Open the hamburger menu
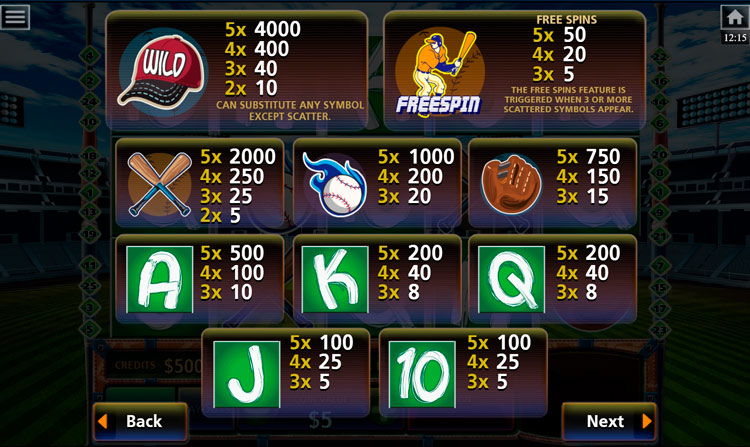Screen dimensions: 750x447 [x=16, y=16]
